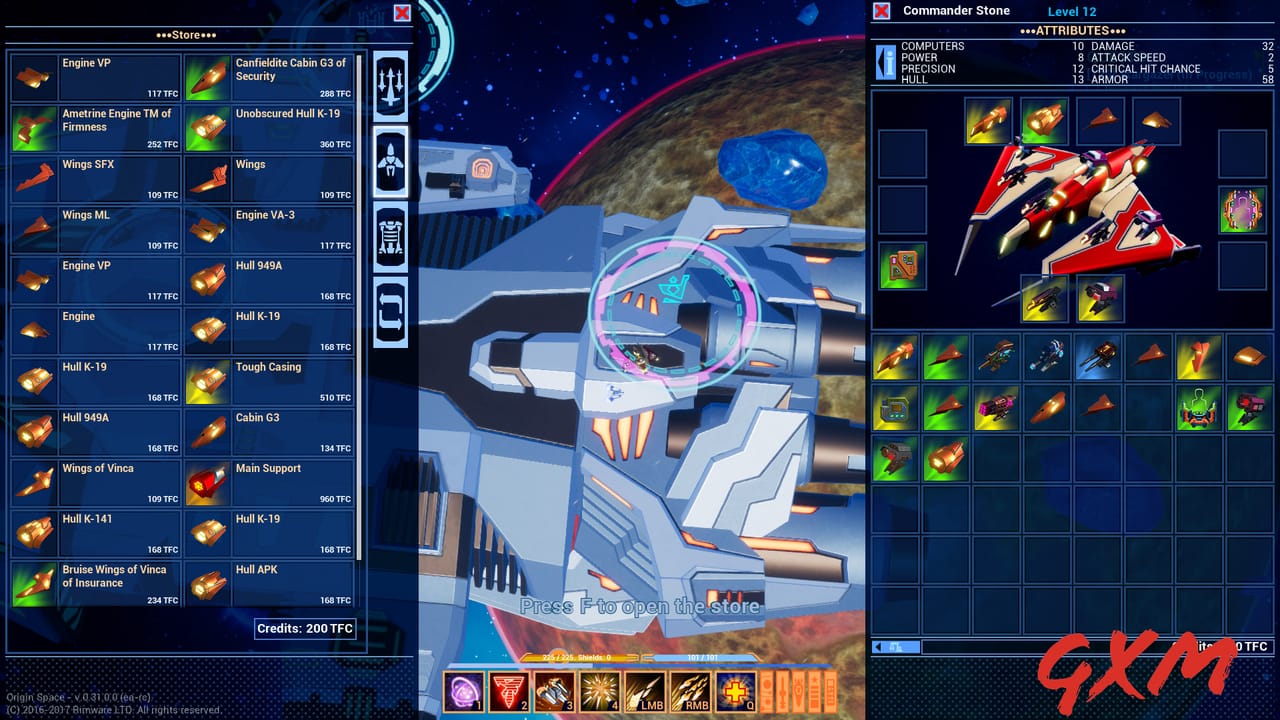Image resolution: width=1280 pixels, height=720 pixels.
Task: Expand the inventory filter dropdown at bottom left
Action: coord(895,647)
